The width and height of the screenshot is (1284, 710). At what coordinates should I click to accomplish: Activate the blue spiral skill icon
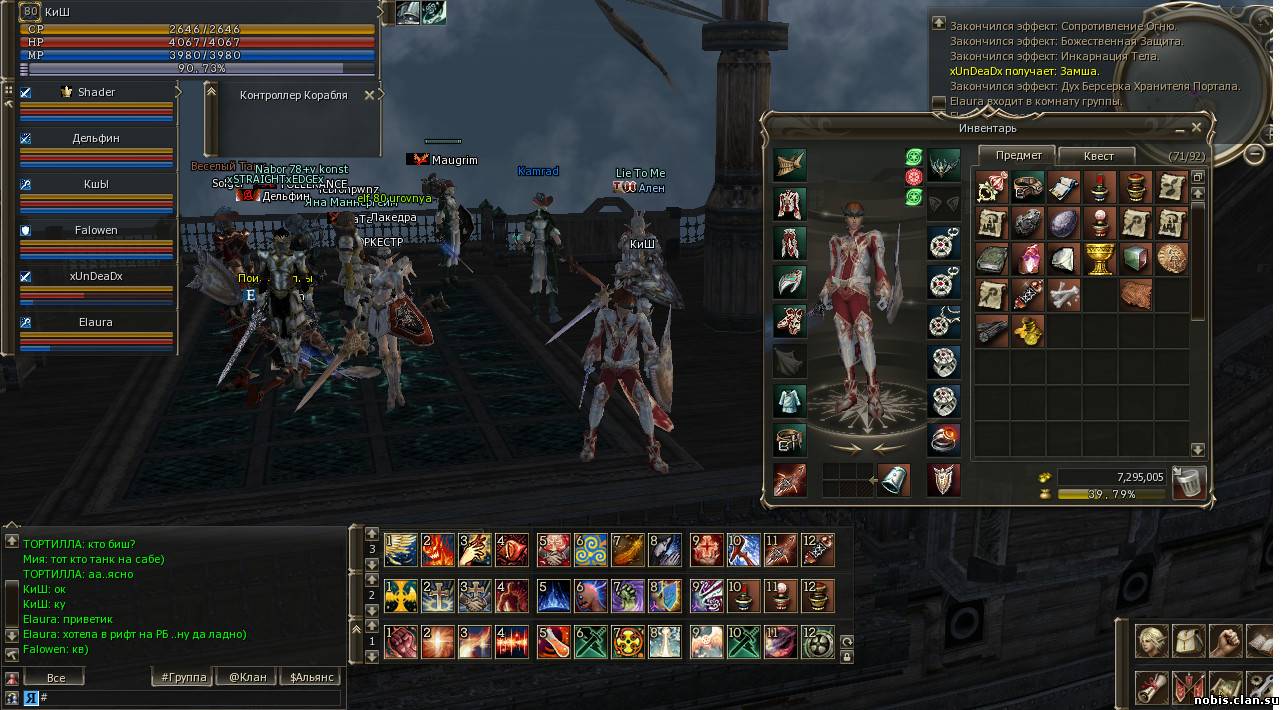pos(590,548)
